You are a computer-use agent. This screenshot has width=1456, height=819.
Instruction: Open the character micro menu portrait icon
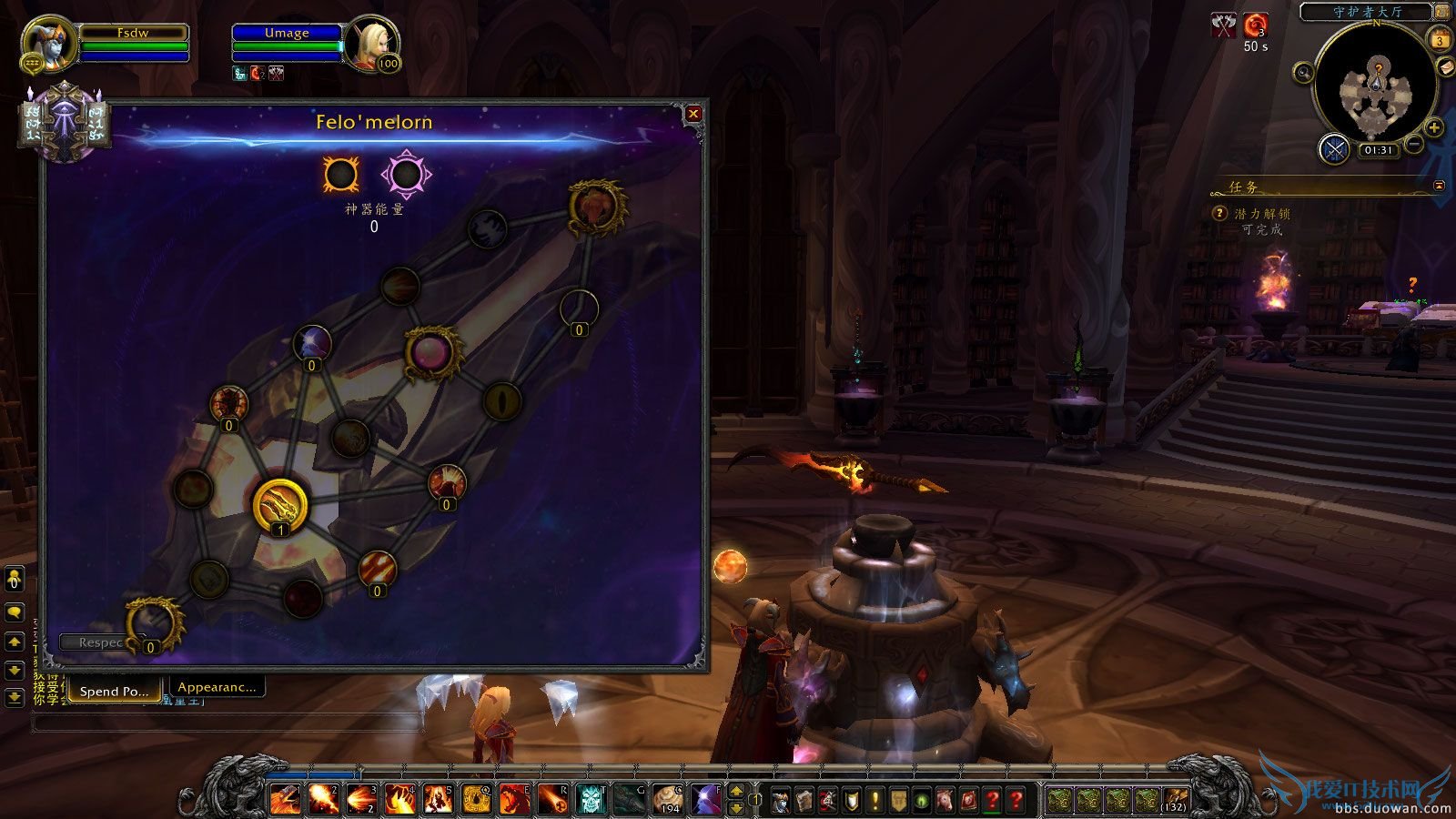click(x=780, y=799)
